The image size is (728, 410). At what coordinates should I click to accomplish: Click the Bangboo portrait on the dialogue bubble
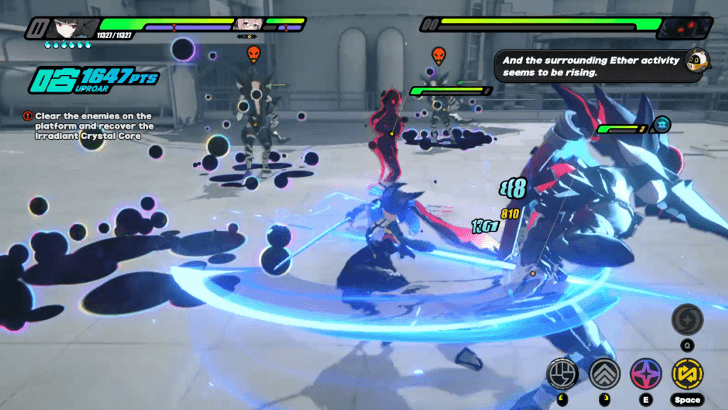pyautogui.click(x=699, y=62)
